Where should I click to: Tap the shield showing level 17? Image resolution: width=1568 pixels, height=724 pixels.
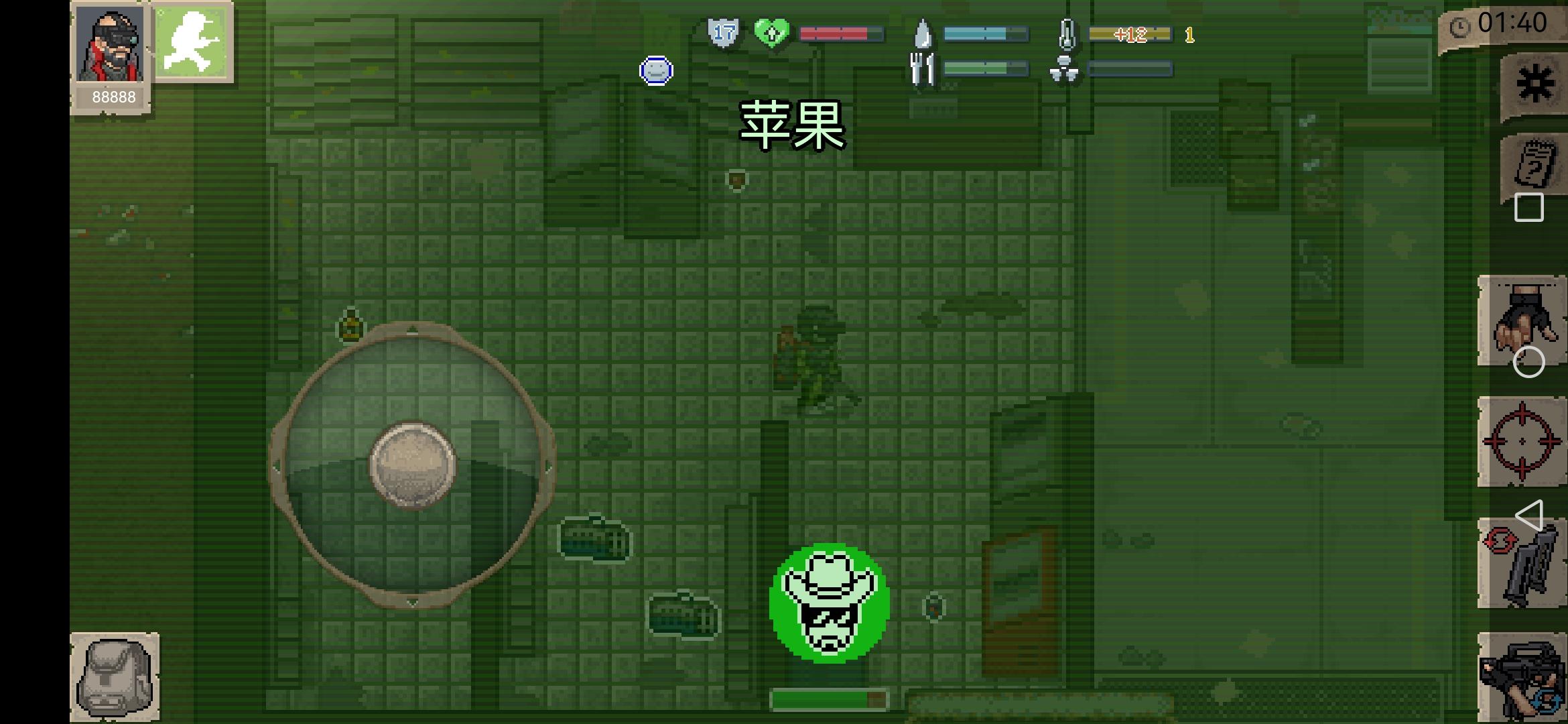(x=725, y=32)
